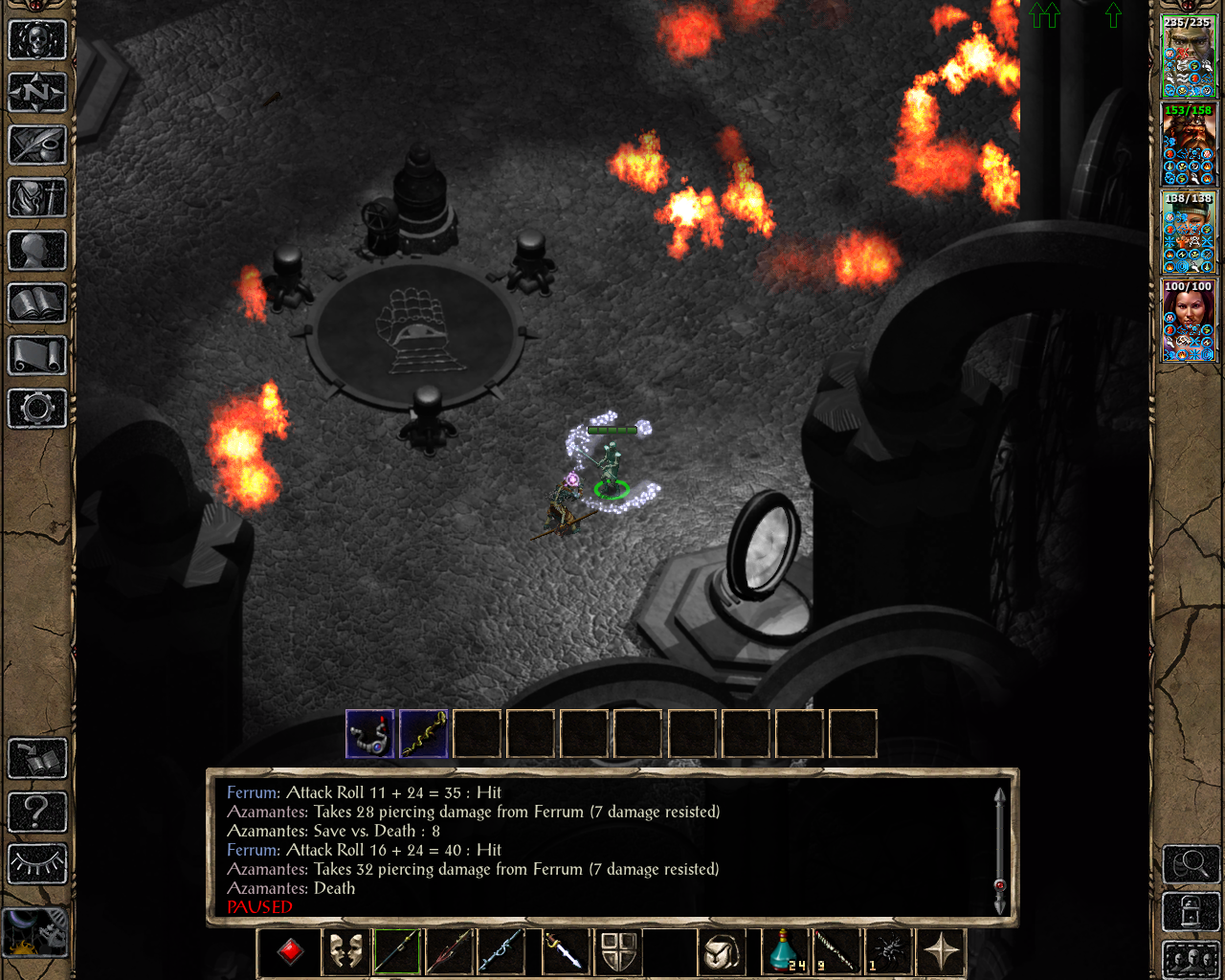Open the spellbook icon
The height and width of the screenshot is (980, 1225).
36,303
